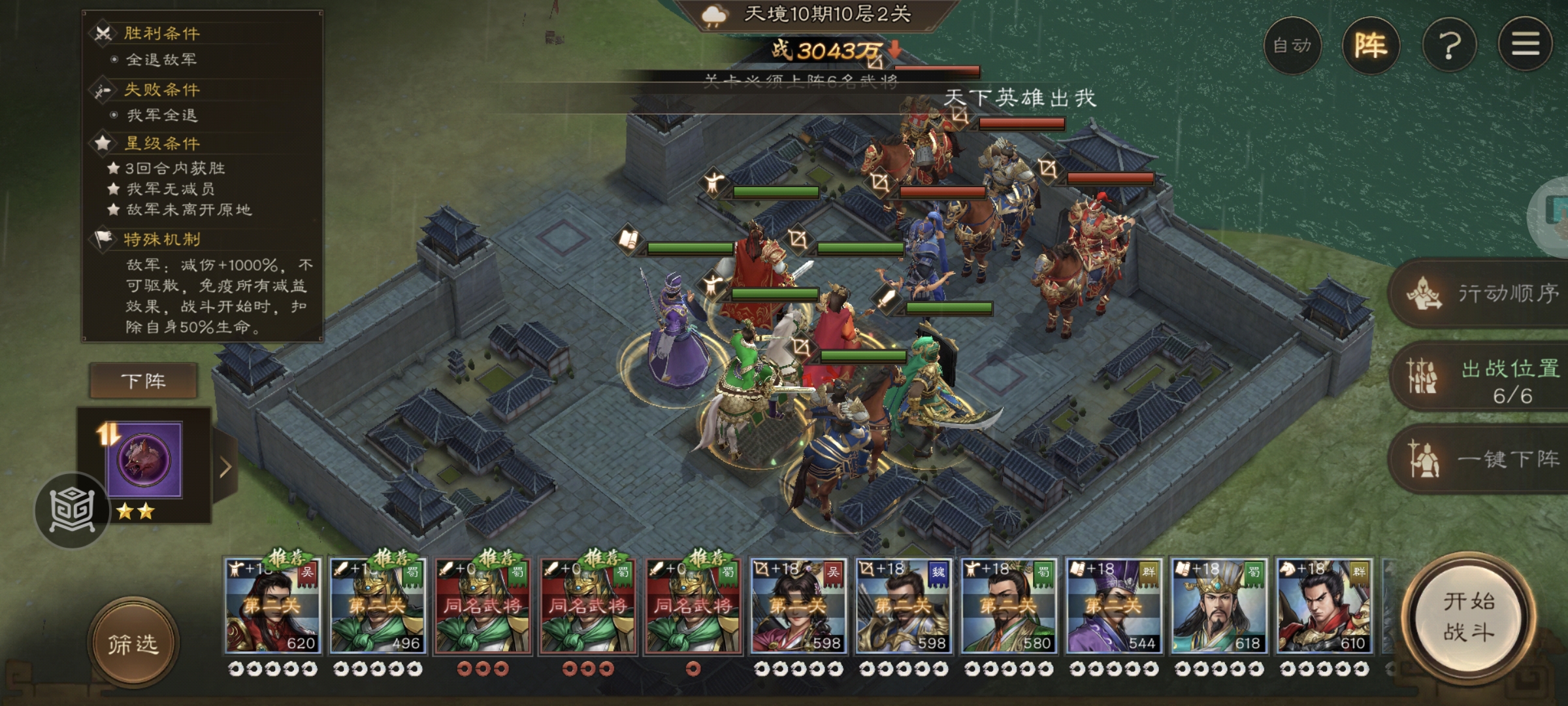Choose the purple strategist card rated 544

tap(1113, 607)
